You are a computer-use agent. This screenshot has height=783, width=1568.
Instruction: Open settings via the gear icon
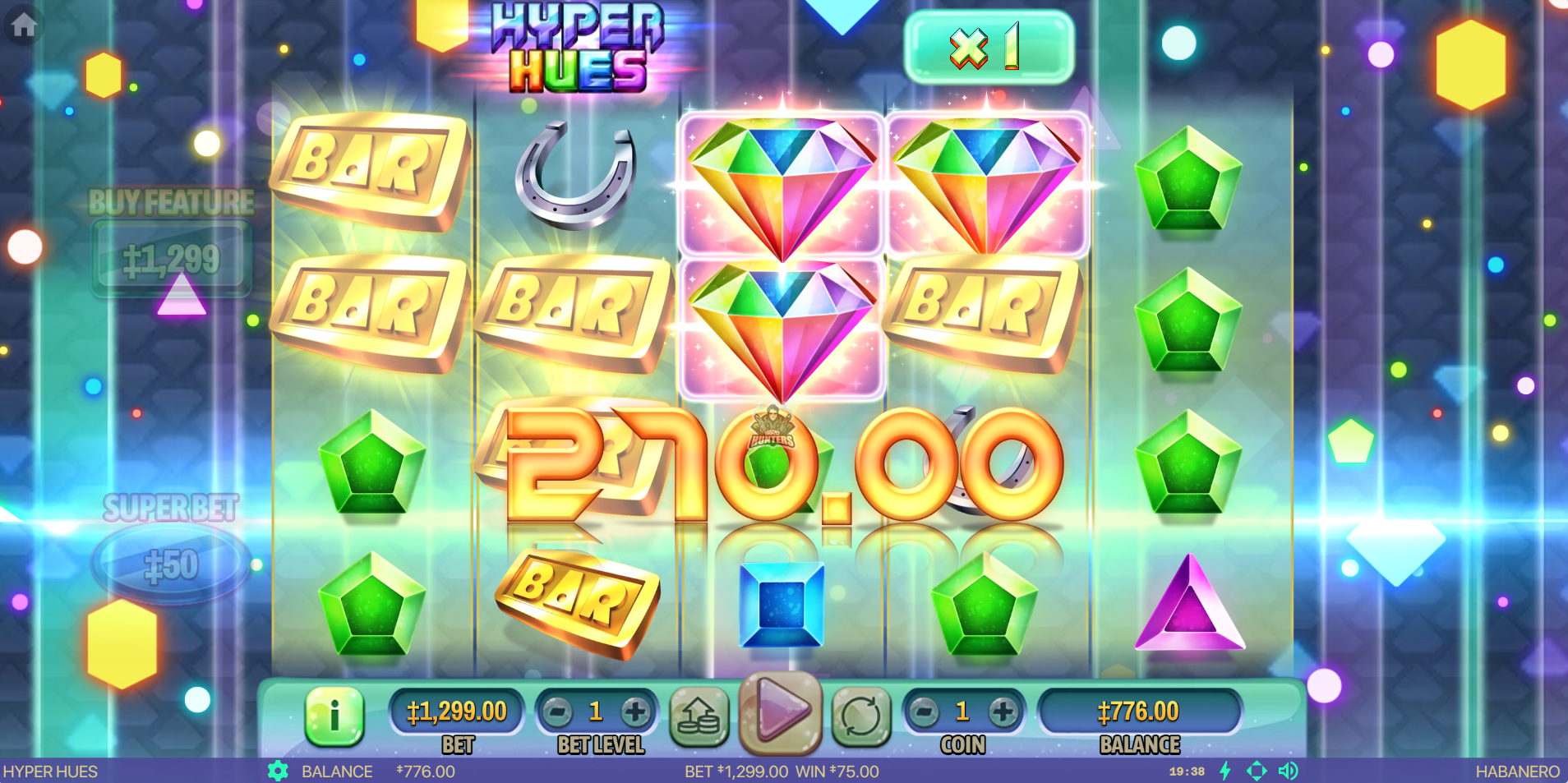click(278, 771)
